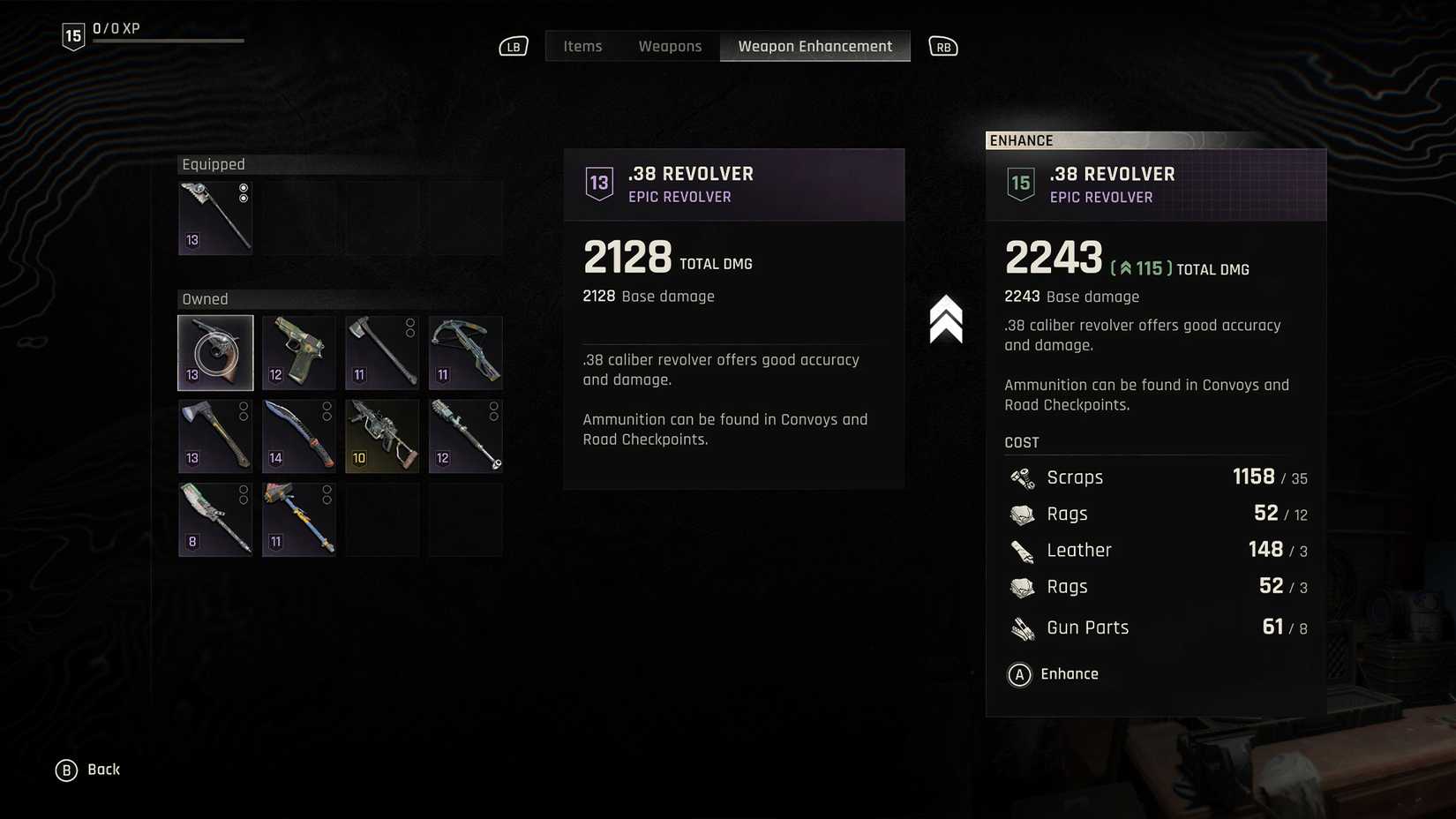The image size is (1456, 819).
Task: Select the Leather cost icon
Action: [1022, 550]
